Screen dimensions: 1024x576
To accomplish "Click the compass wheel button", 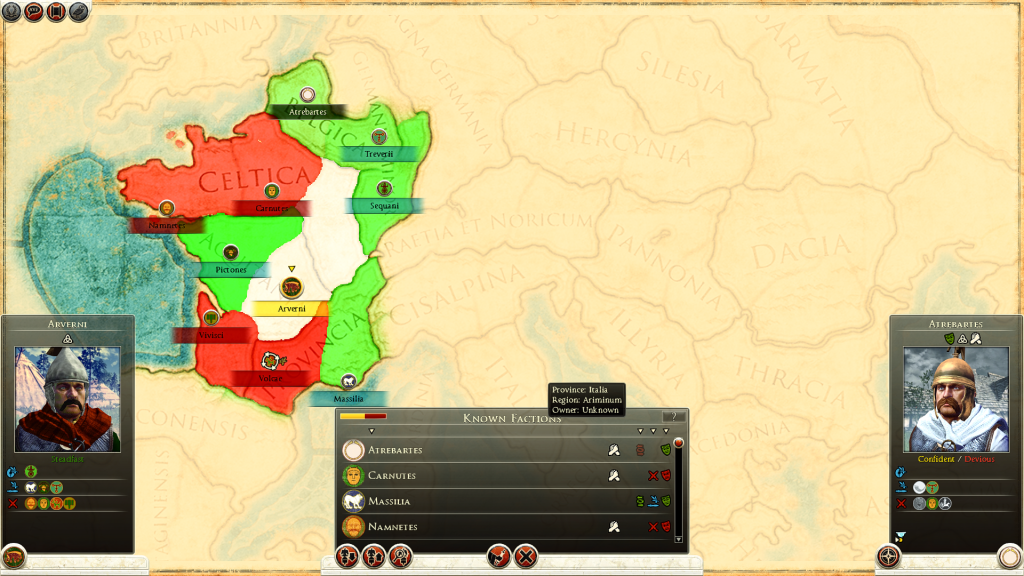I will tap(888, 556).
